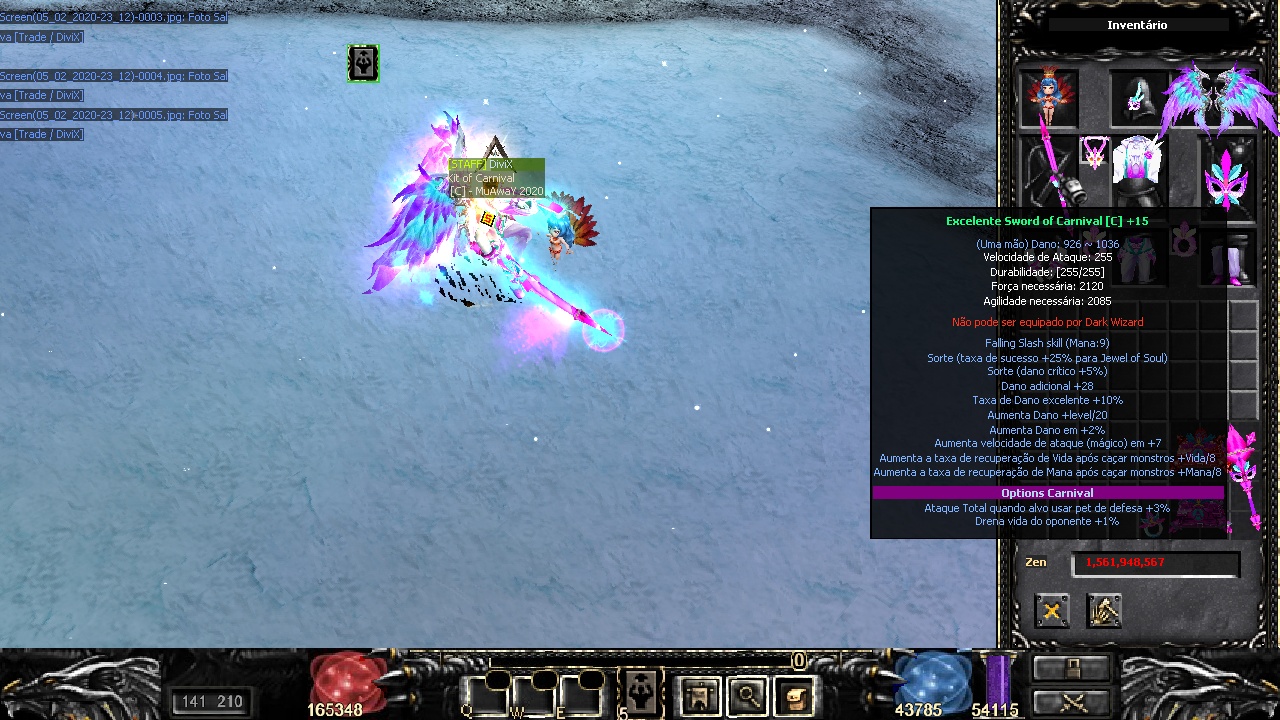Screen dimensions: 1280x720
Task: Open the character sheet button
Action: pos(699,695)
